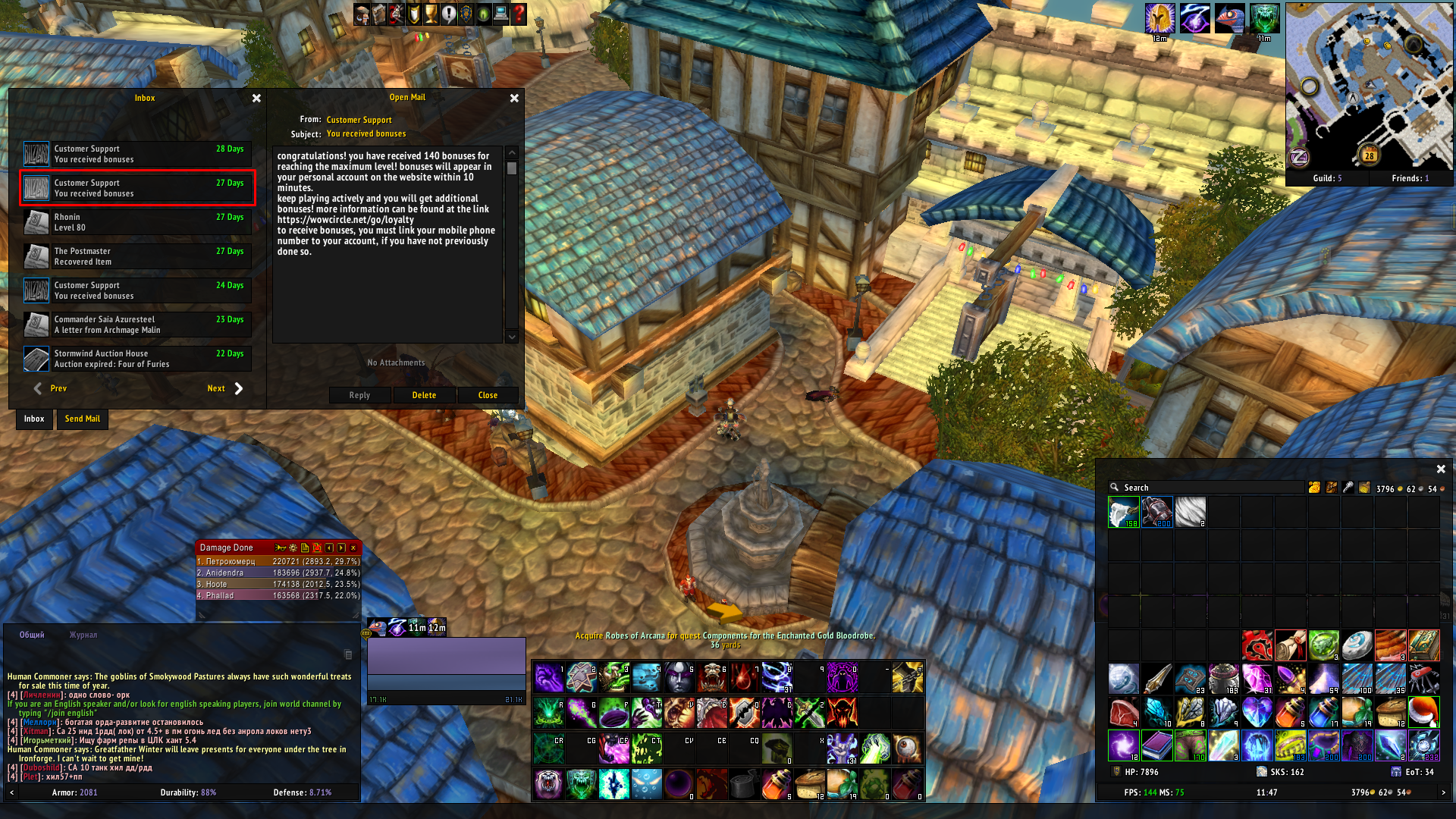1456x819 pixels.
Task: Open the Guild count display
Action: tap(1327, 178)
